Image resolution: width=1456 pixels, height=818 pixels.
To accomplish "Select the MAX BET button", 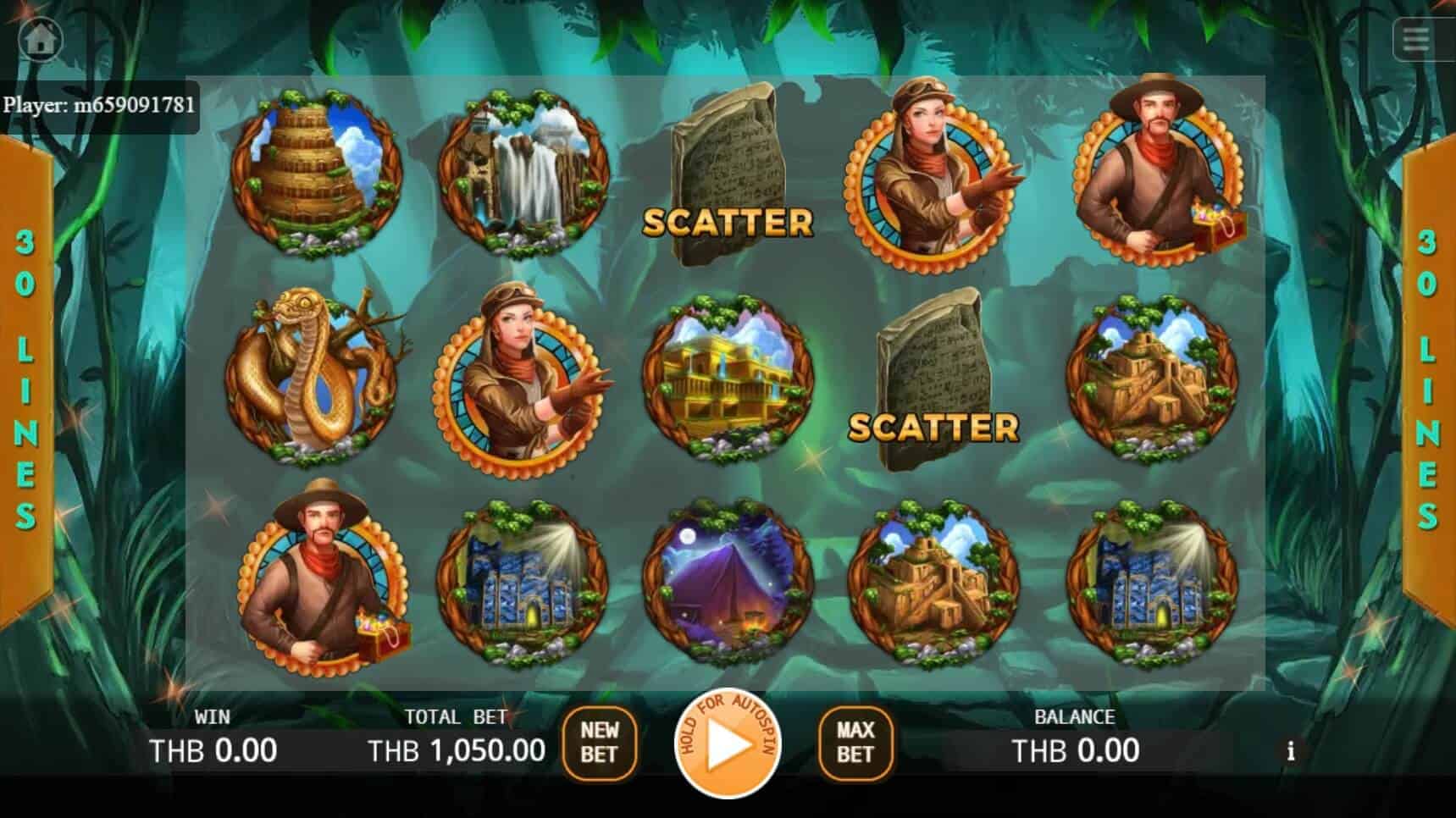I will (855, 743).
